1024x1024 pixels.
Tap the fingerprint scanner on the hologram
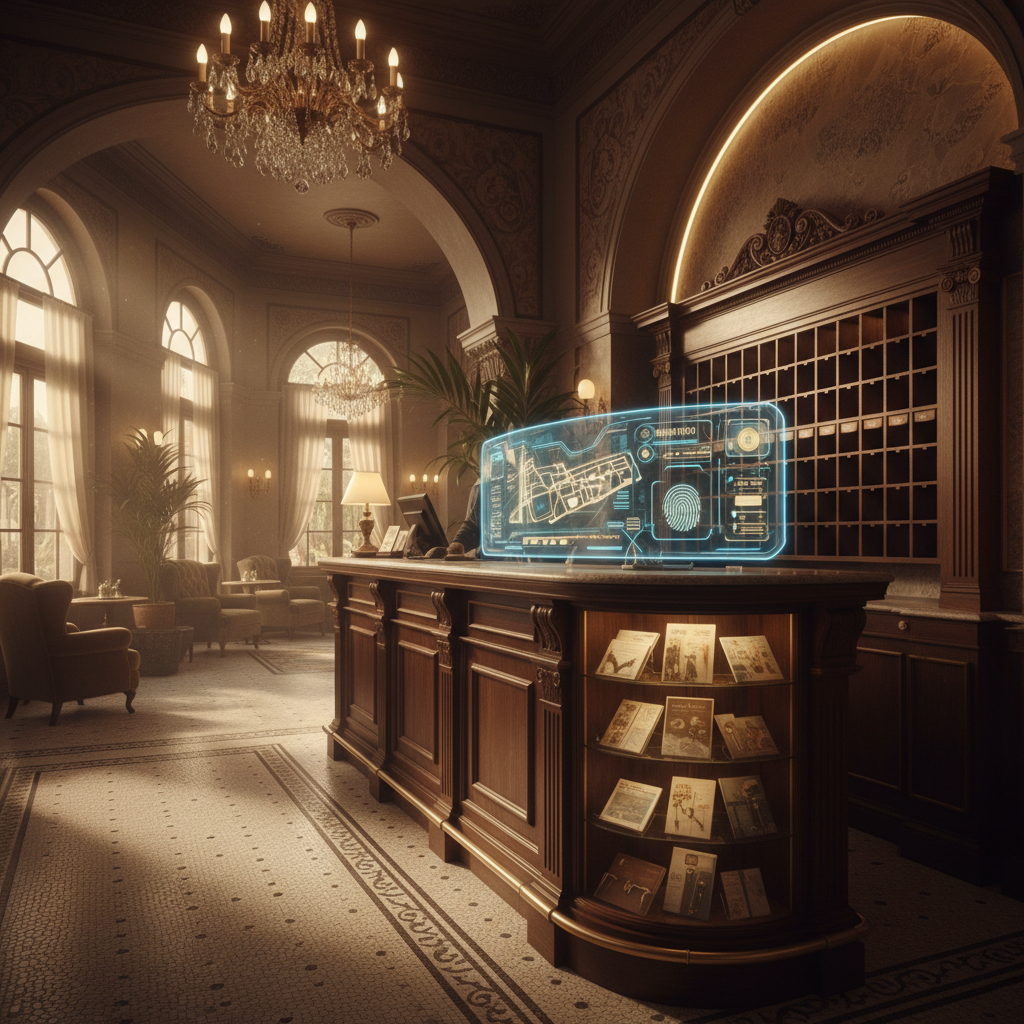point(682,507)
